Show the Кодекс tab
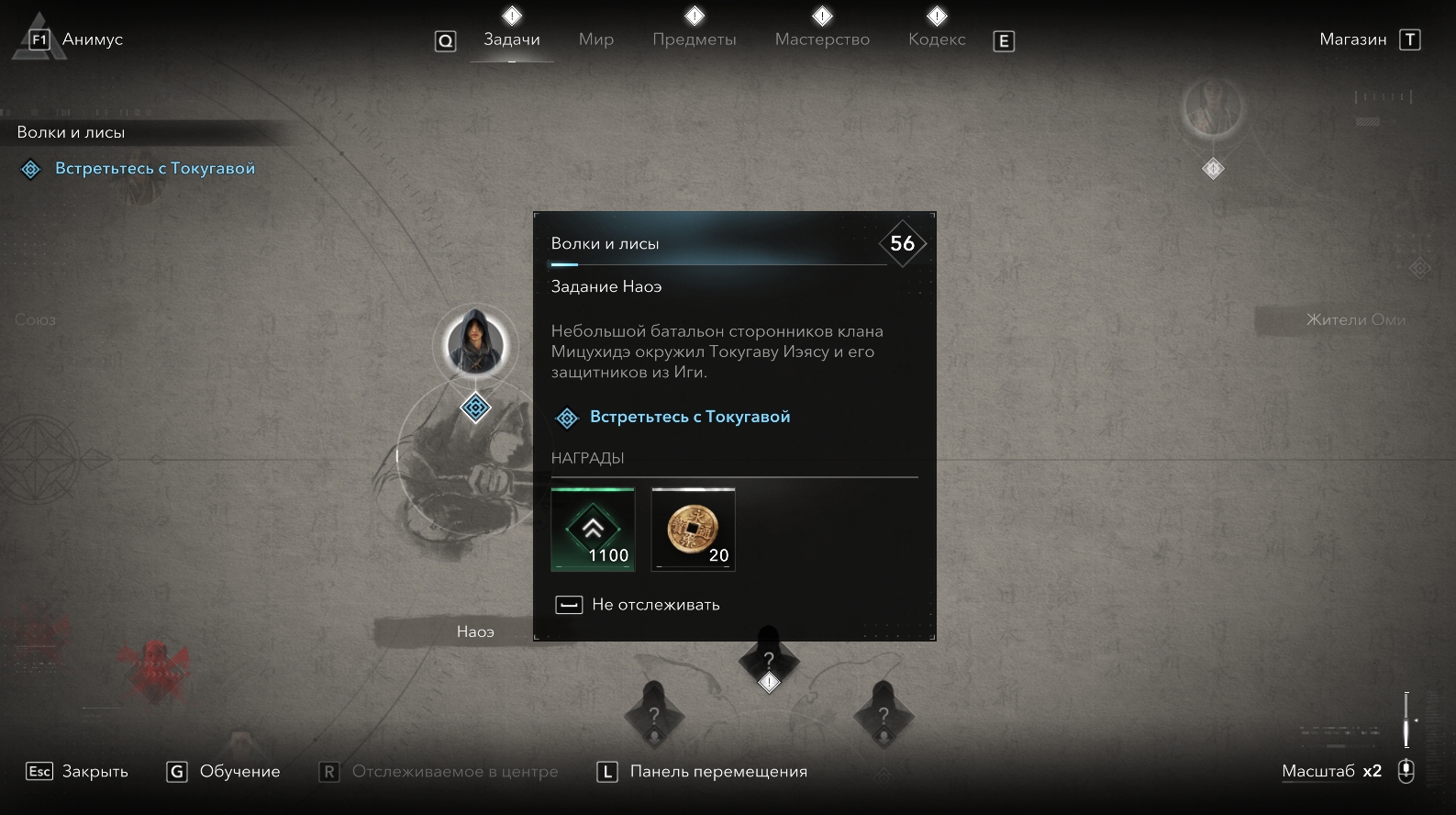The image size is (1456, 815). pyautogui.click(x=937, y=39)
